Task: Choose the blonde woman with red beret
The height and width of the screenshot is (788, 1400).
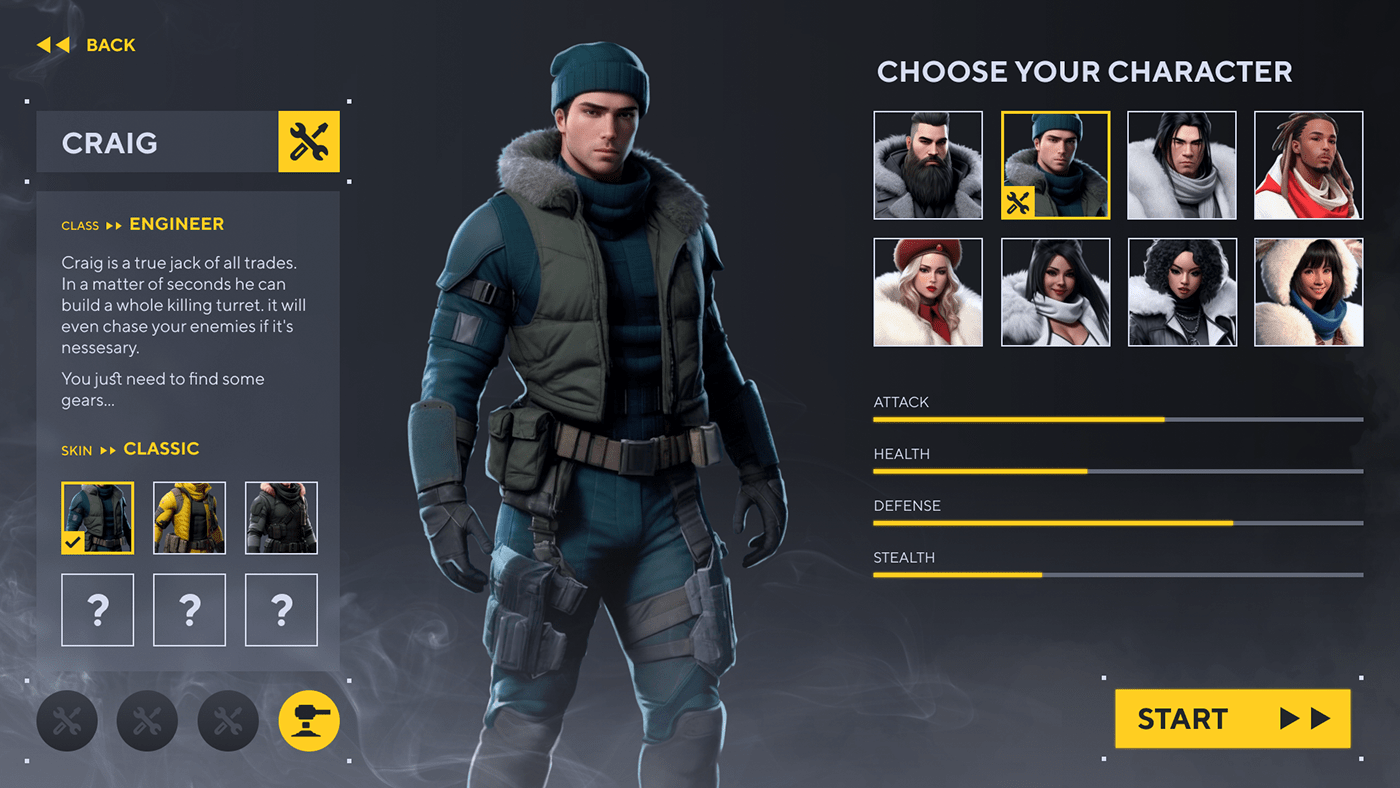Action: pyautogui.click(x=928, y=292)
